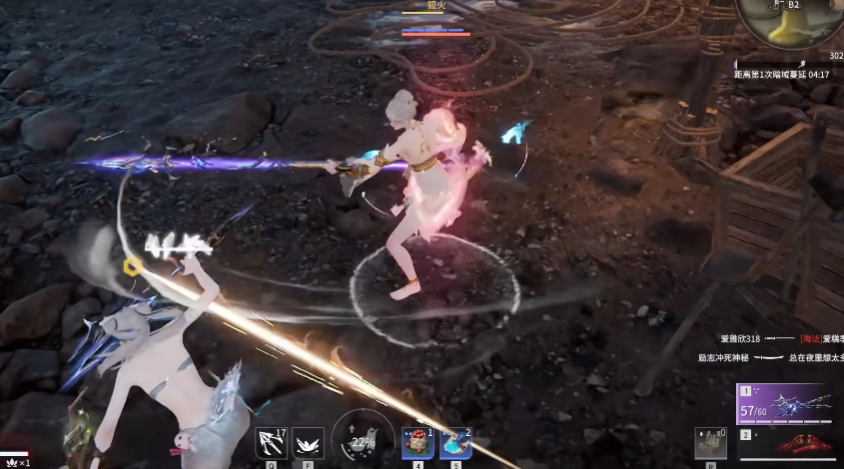Select the blue swan item slot

coord(455,442)
